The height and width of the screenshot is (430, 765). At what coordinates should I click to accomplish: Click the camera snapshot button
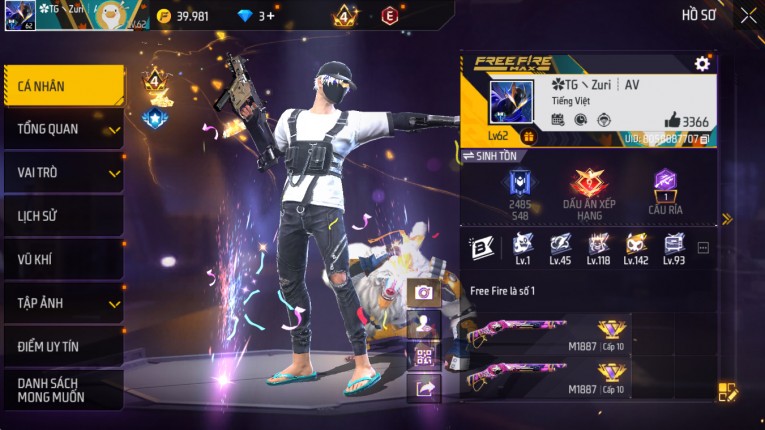(424, 292)
